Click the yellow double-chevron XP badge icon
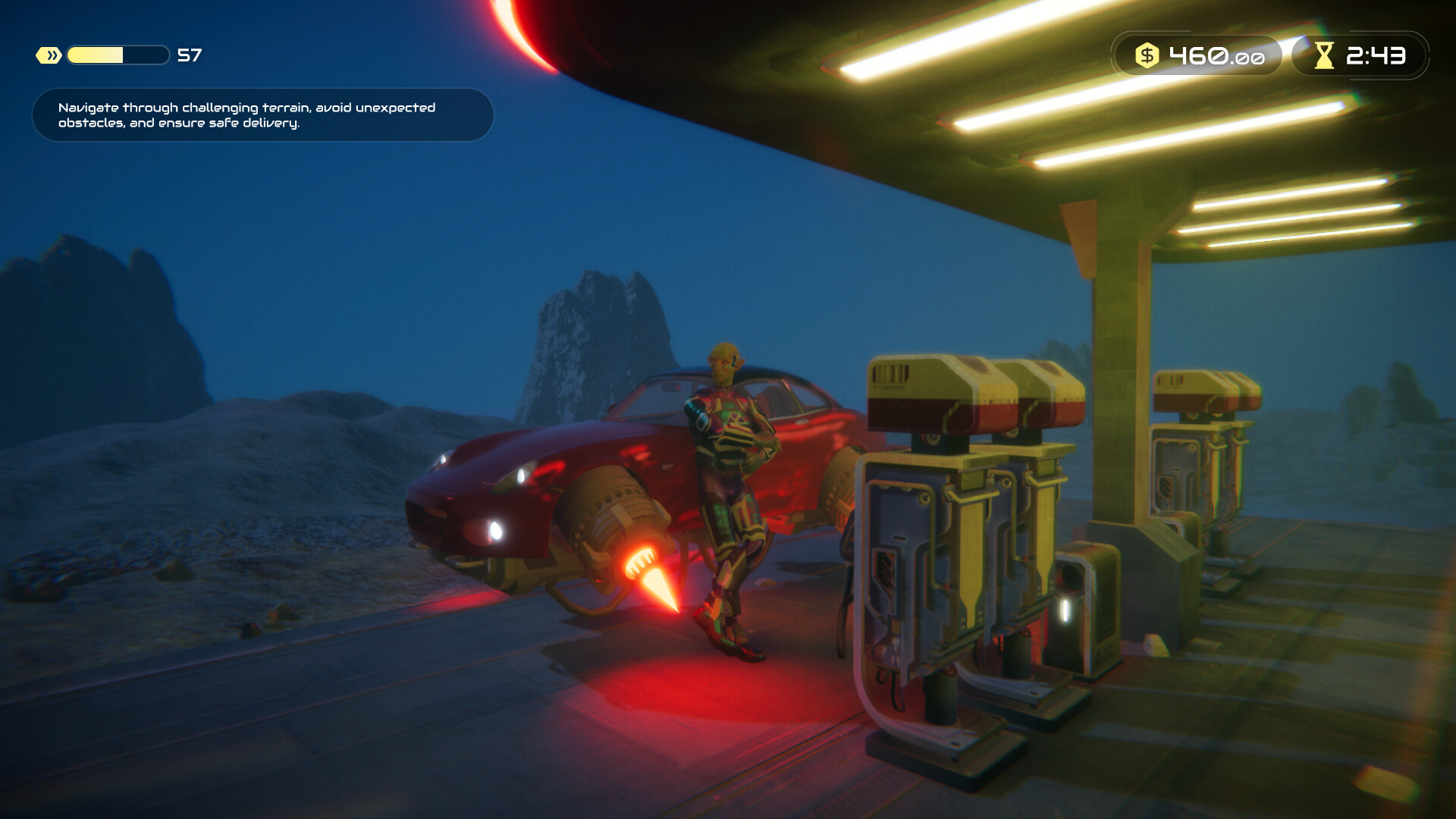 pyautogui.click(x=47, y=54)
